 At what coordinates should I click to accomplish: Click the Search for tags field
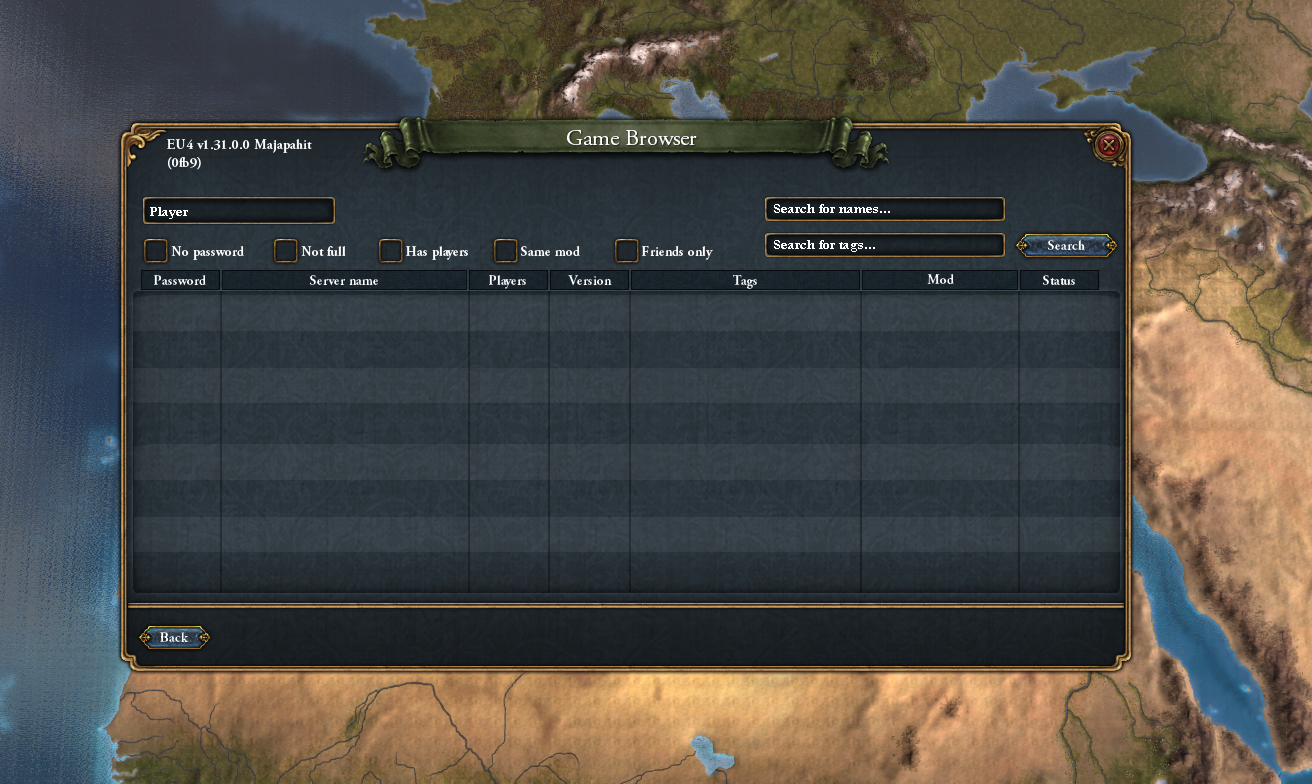point(884,244)
